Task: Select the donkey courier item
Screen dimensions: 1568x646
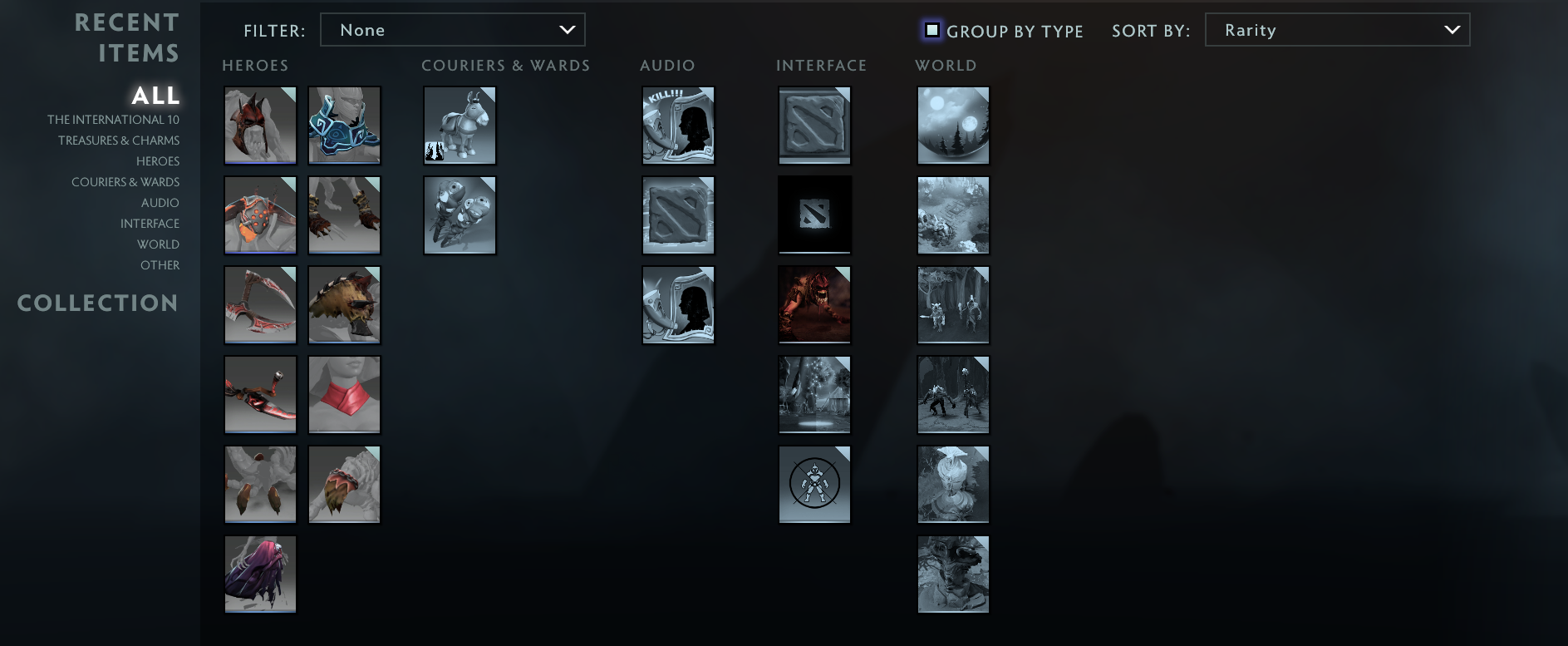Action: tap(460, 125)
